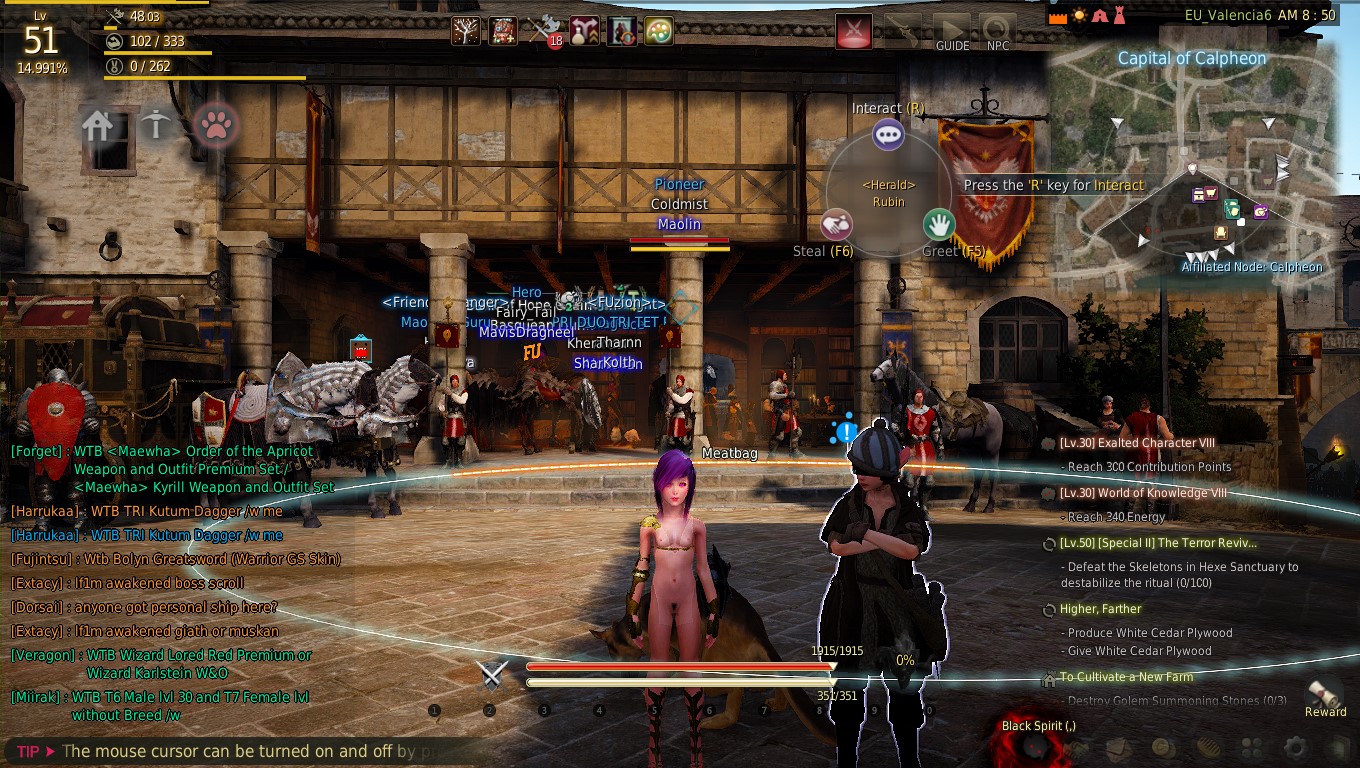The image size is (1360, 768).
Task: Open the gear settings icon
Action: (x=1295, y=747)
